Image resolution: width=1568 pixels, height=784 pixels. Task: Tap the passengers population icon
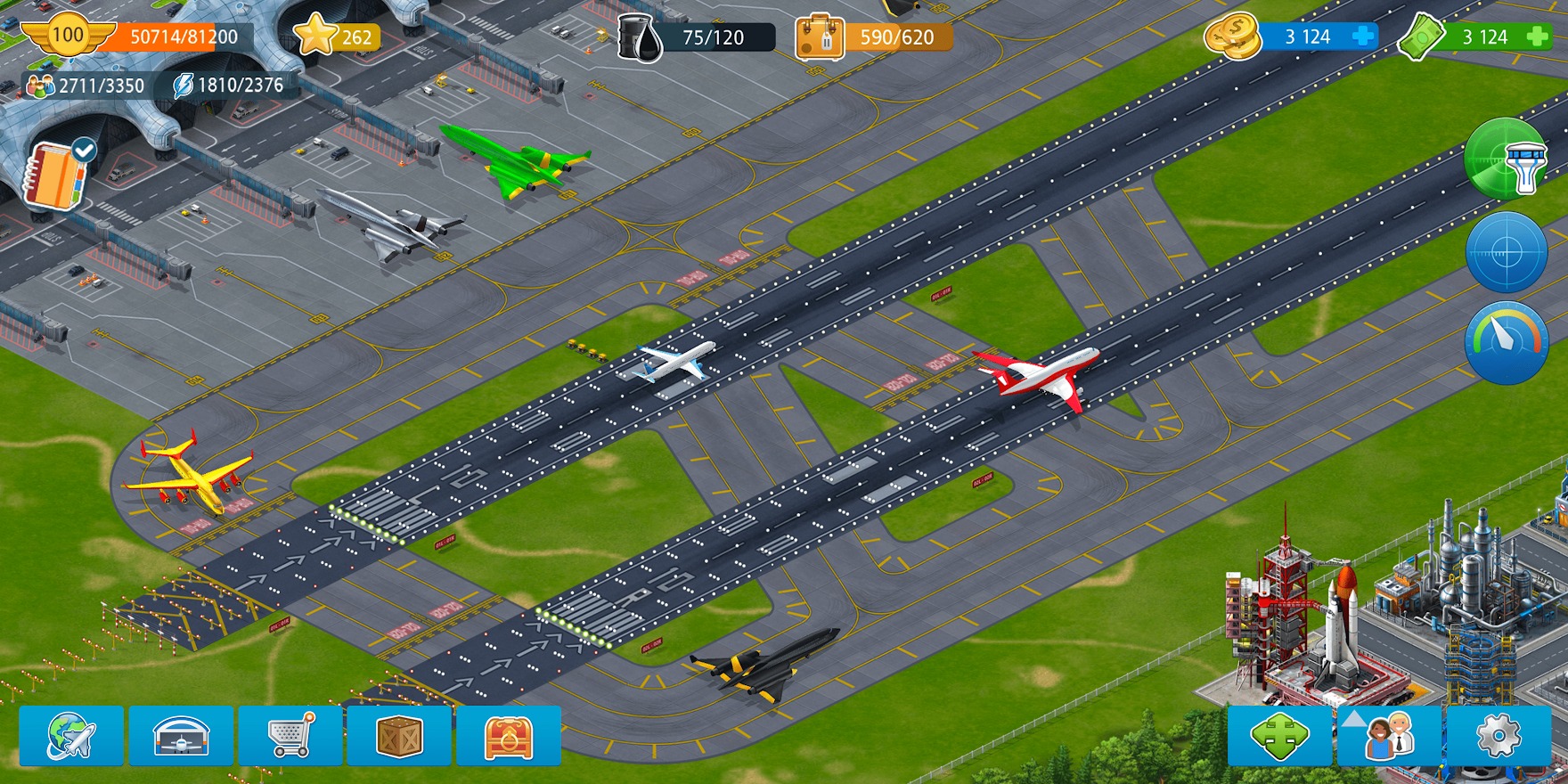point(40,86)
